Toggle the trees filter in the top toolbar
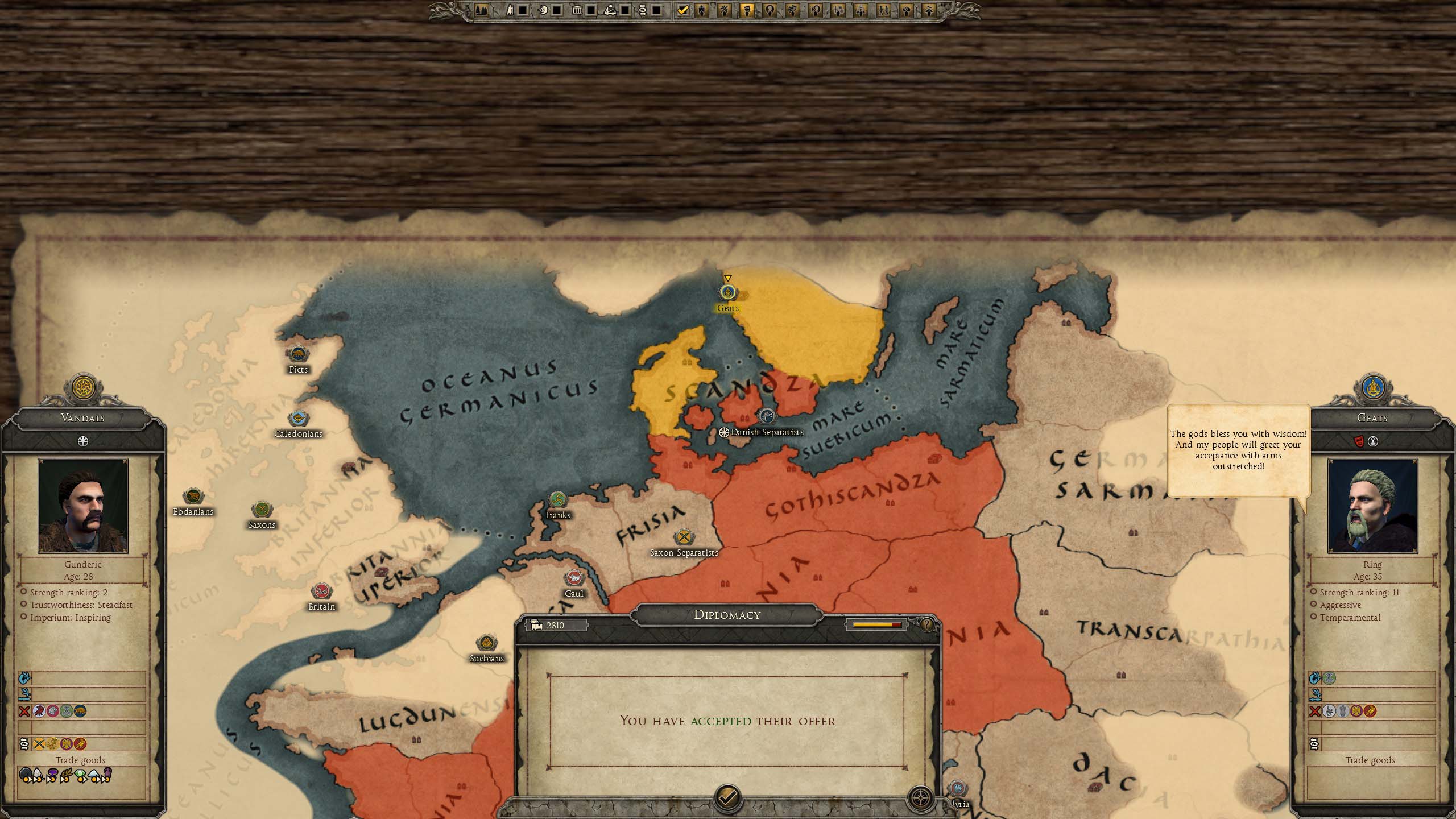 click(481, 10)
